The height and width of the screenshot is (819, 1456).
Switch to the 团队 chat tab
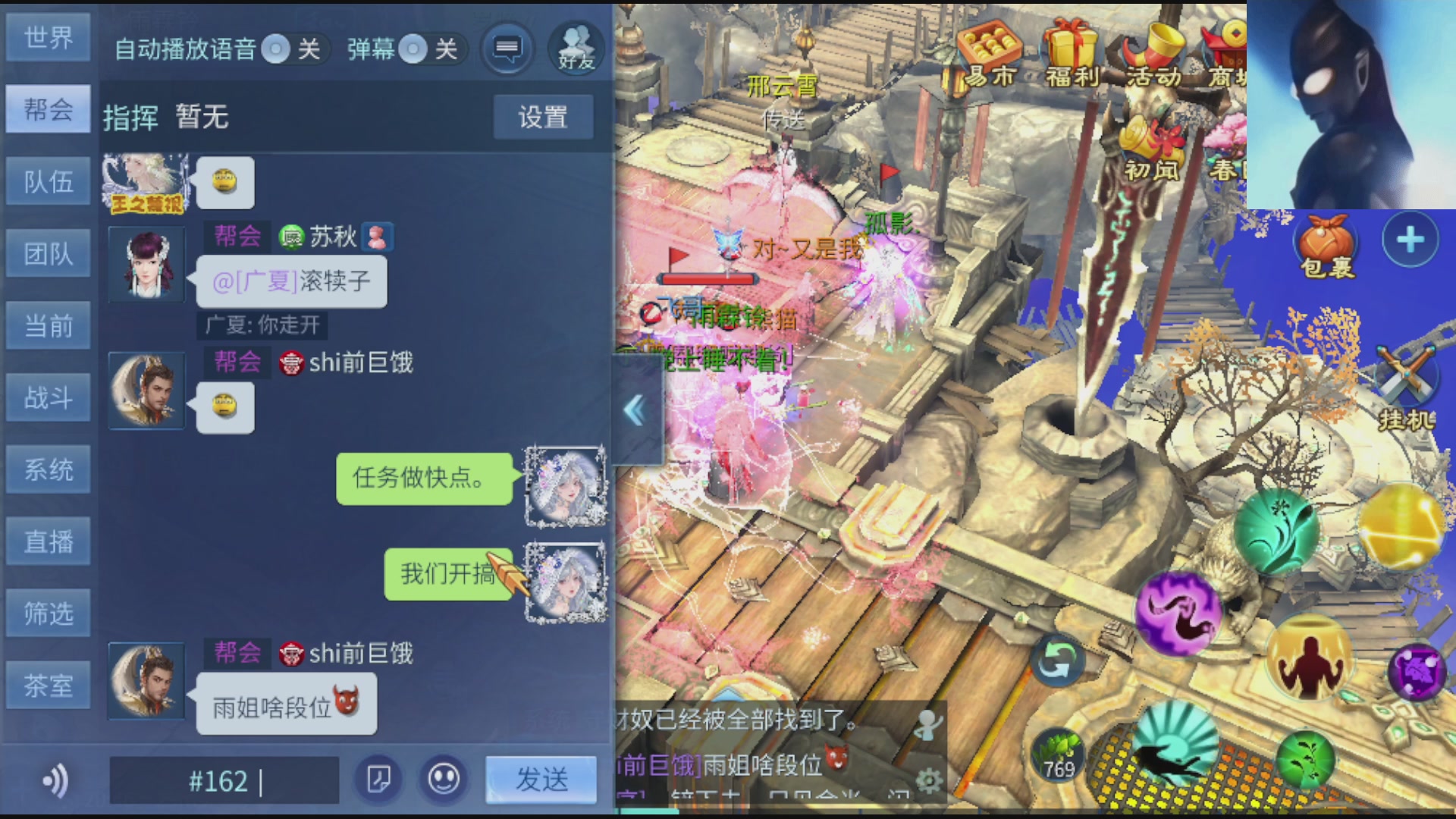(48, 253)
